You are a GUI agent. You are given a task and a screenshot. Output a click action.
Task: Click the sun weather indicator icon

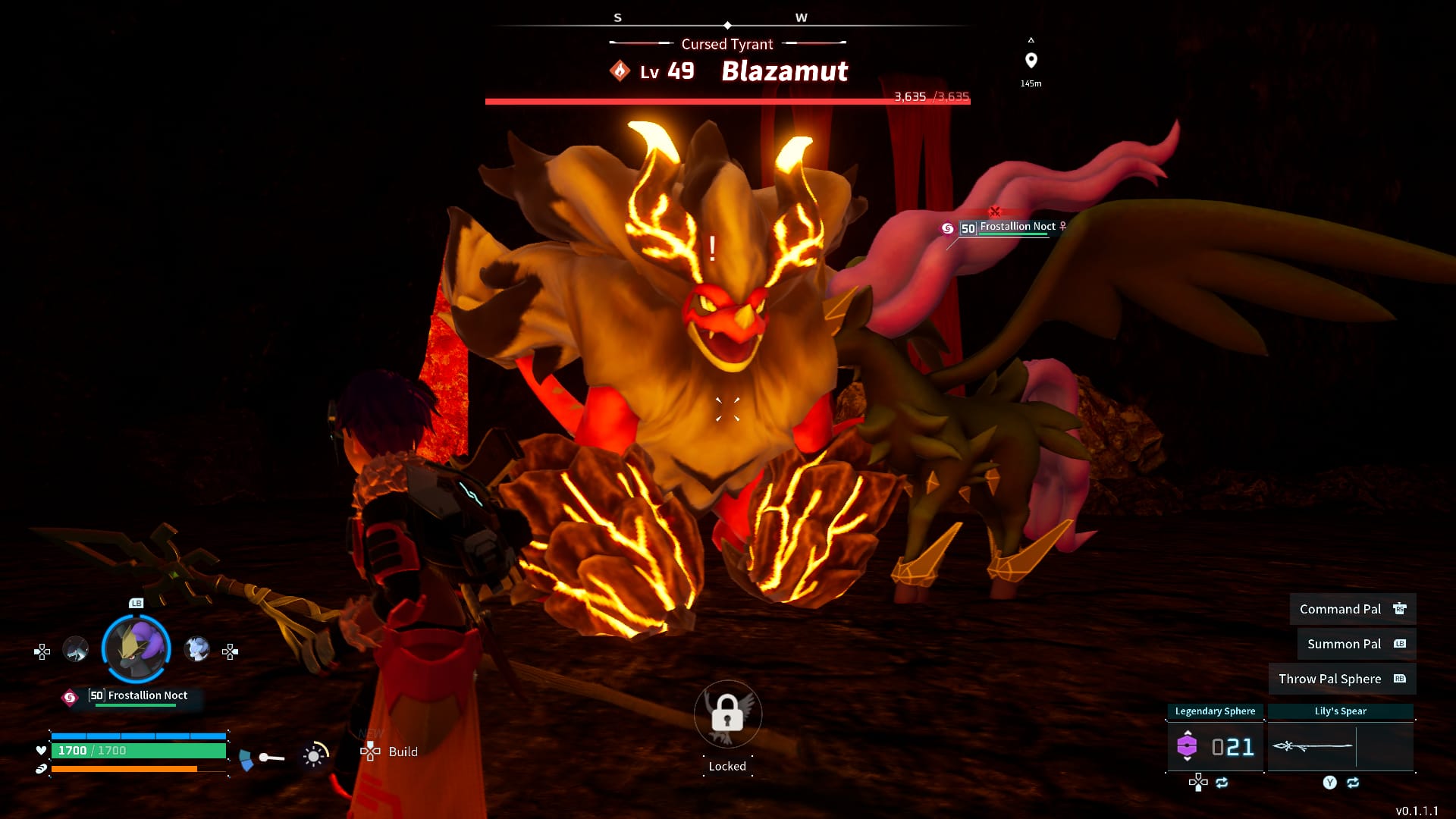313,757
